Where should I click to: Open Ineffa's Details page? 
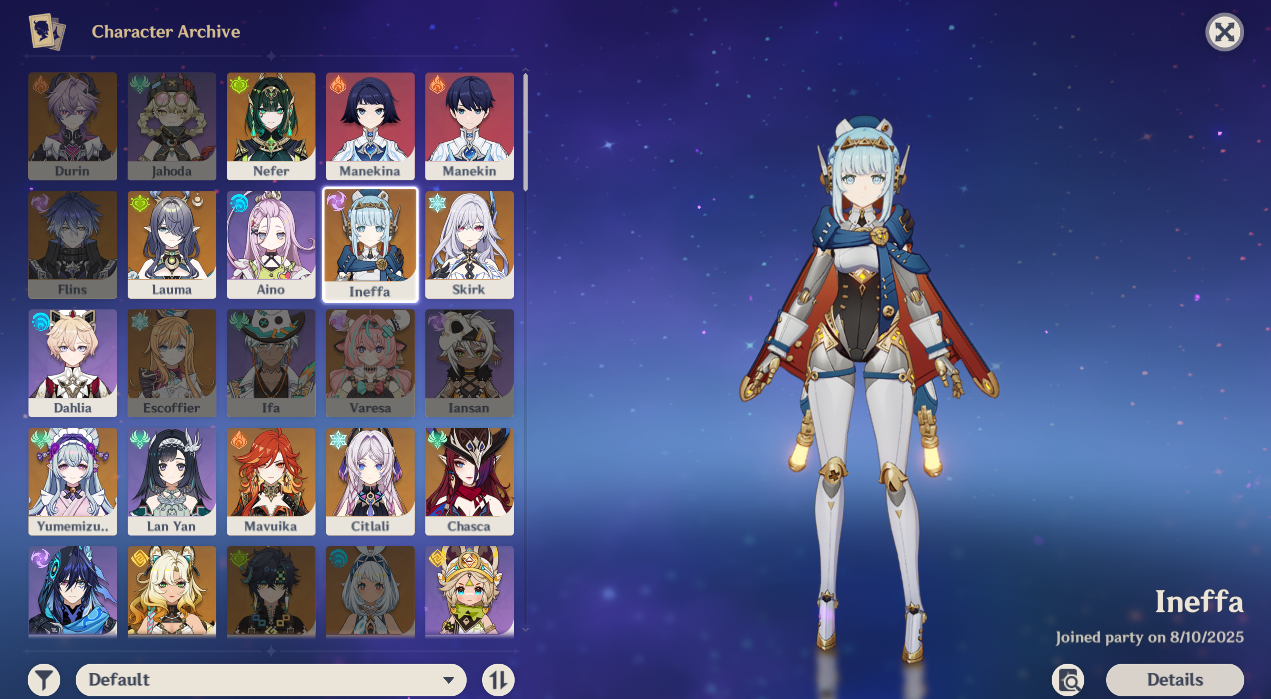(1174, 680)
